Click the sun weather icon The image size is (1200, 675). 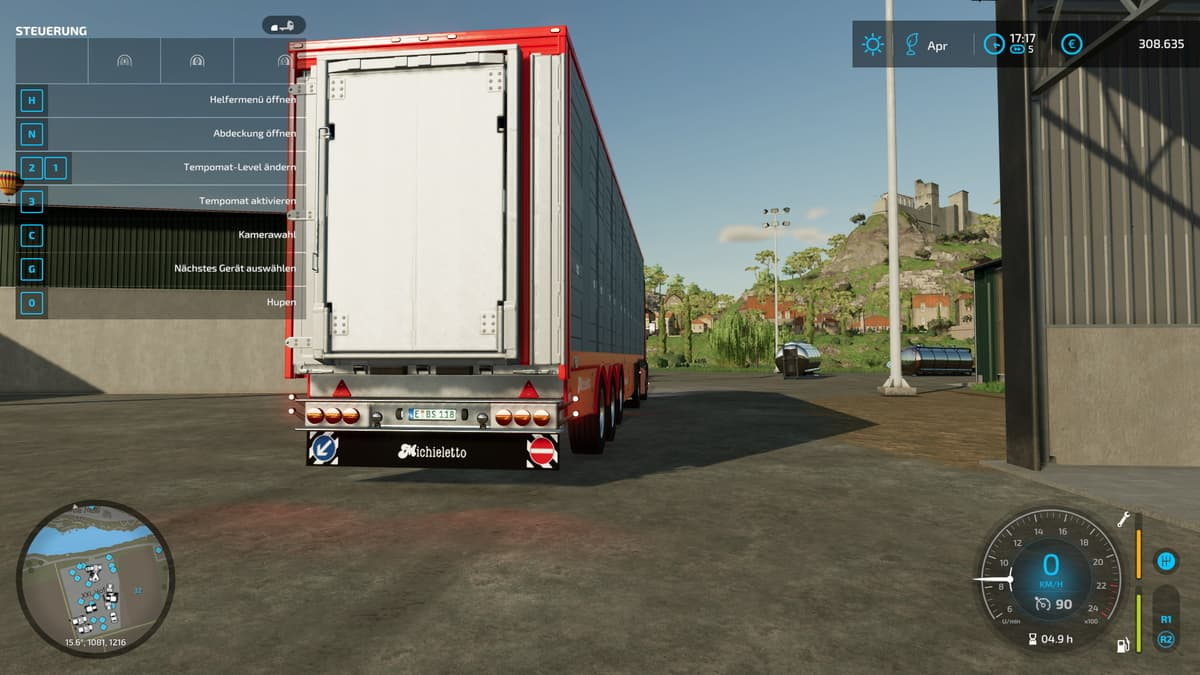click(x=873, y=45)
